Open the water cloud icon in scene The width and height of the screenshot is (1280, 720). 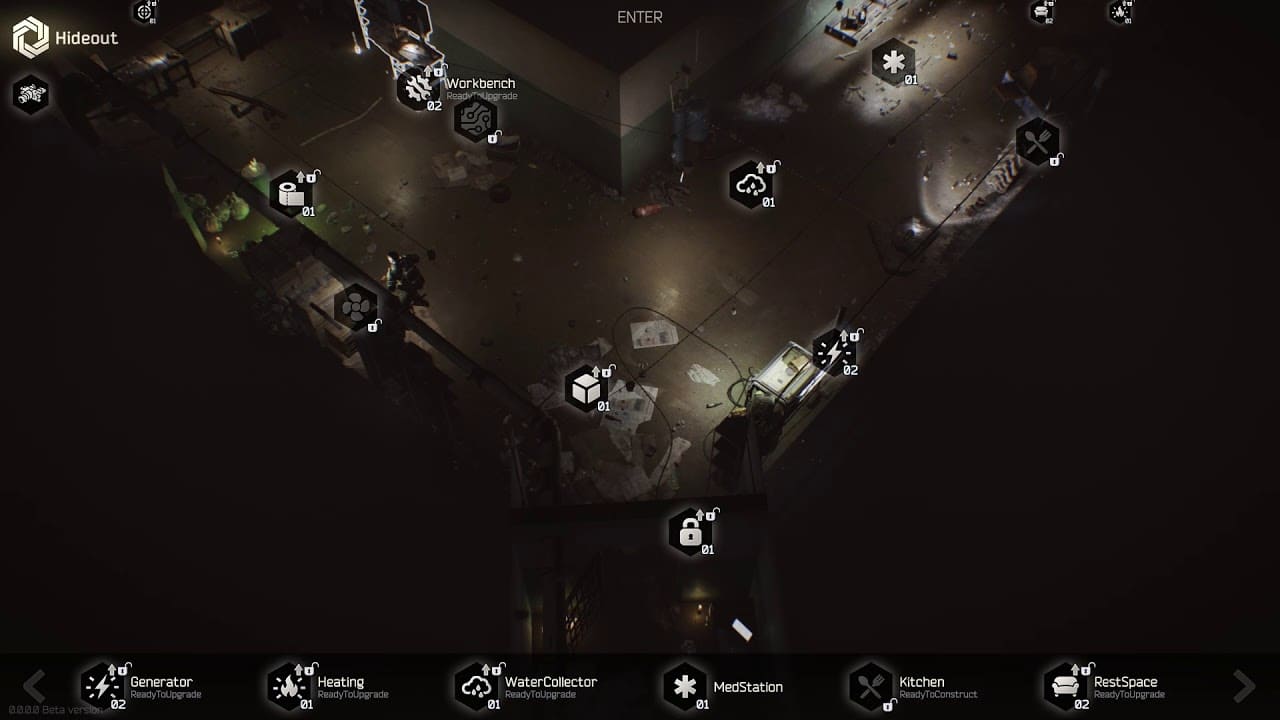750,185
